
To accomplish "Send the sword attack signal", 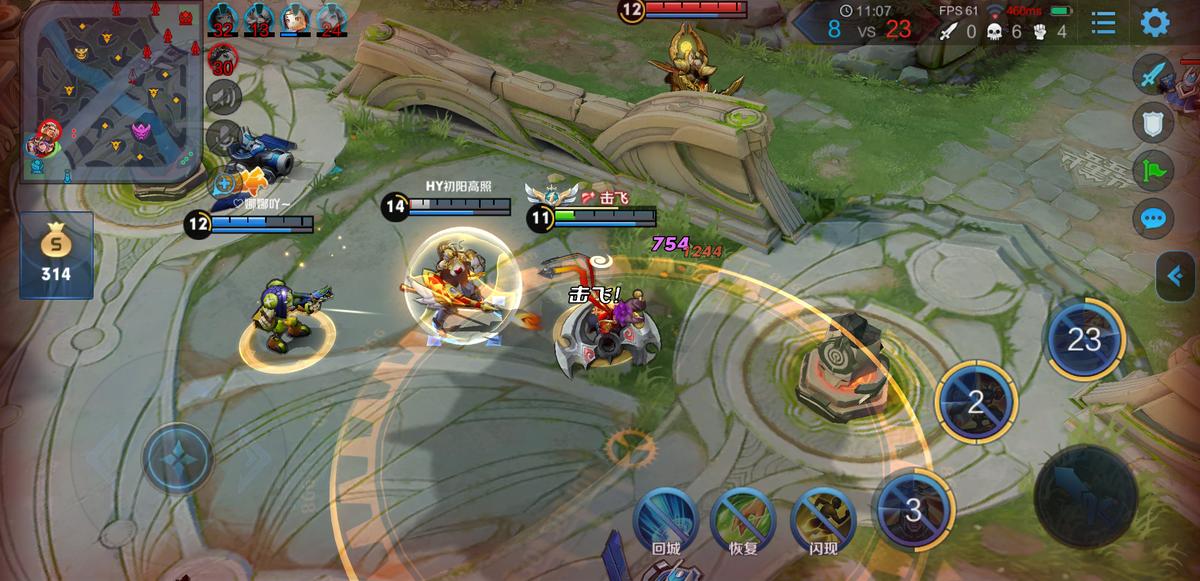I will (1153, 76).
